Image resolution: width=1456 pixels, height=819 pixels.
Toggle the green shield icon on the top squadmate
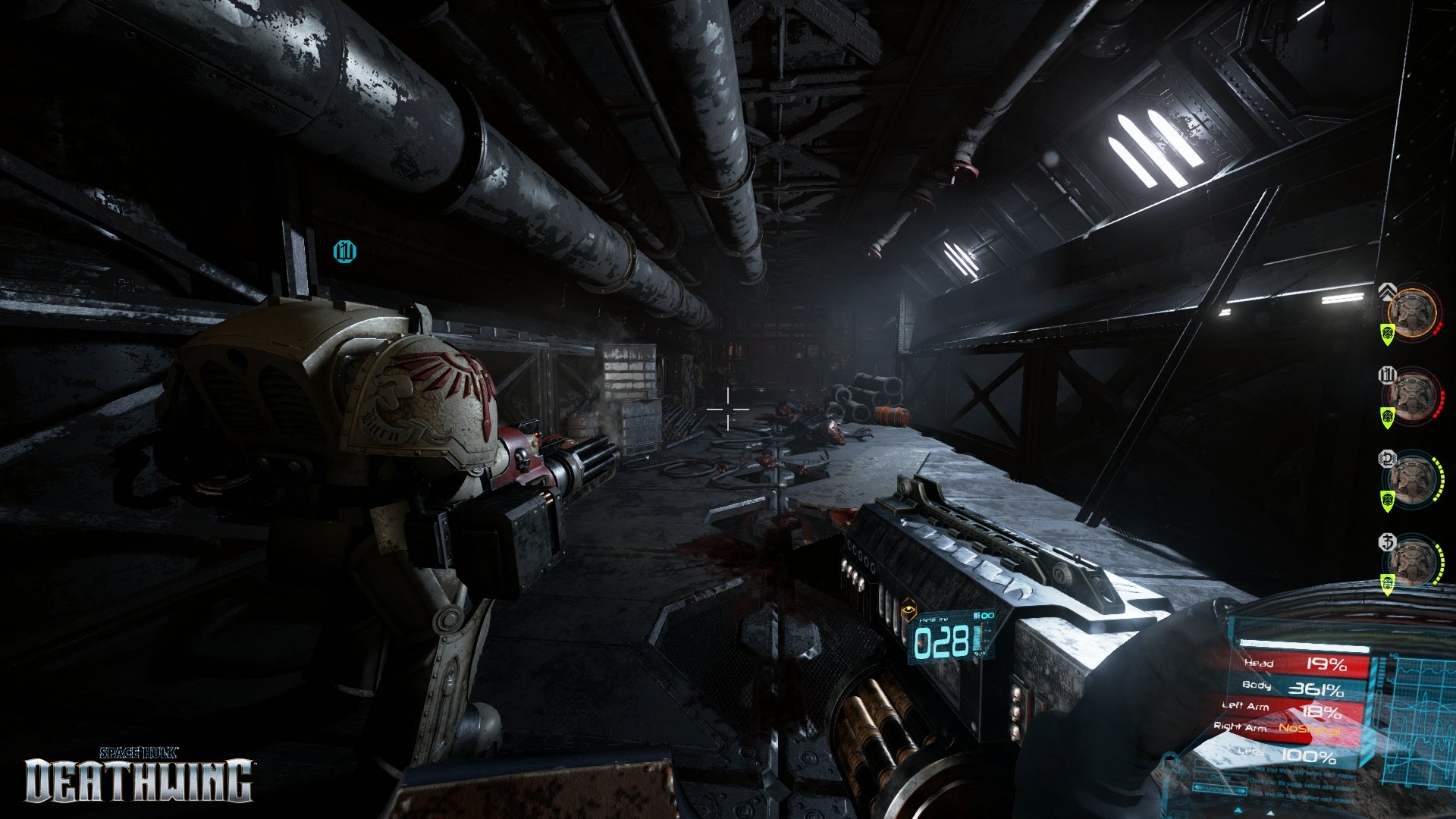[1386, 334]
